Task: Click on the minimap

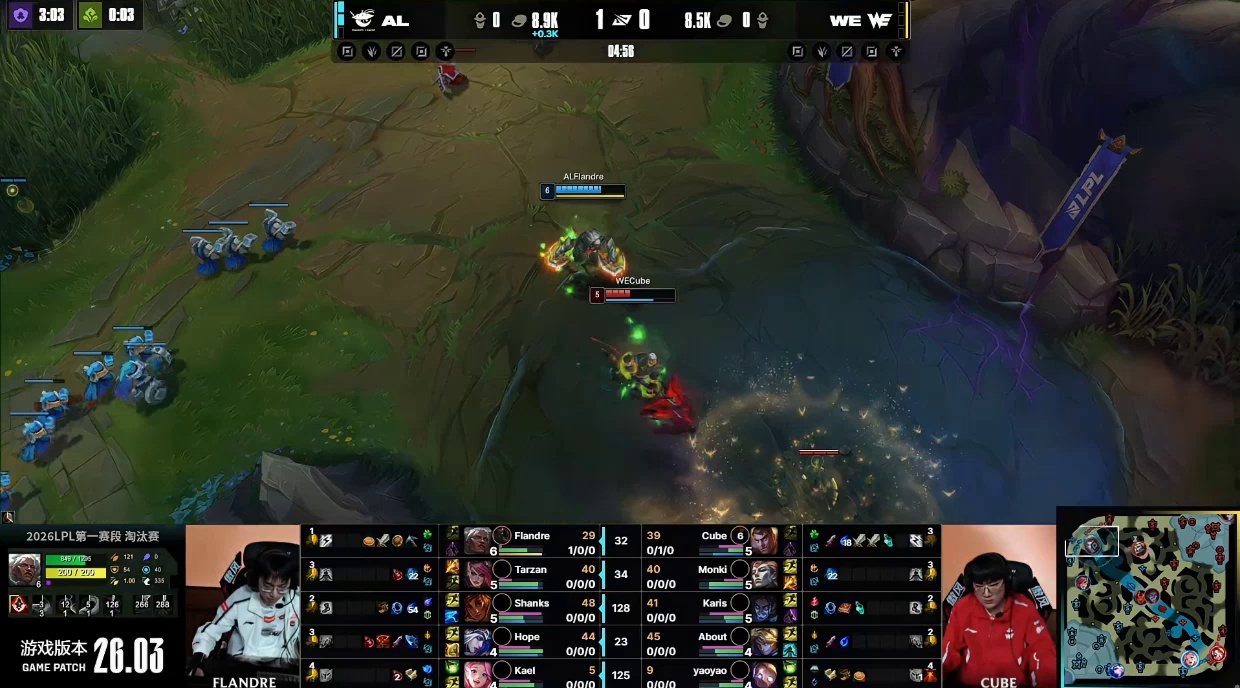Action: [x=1149, y=598]
